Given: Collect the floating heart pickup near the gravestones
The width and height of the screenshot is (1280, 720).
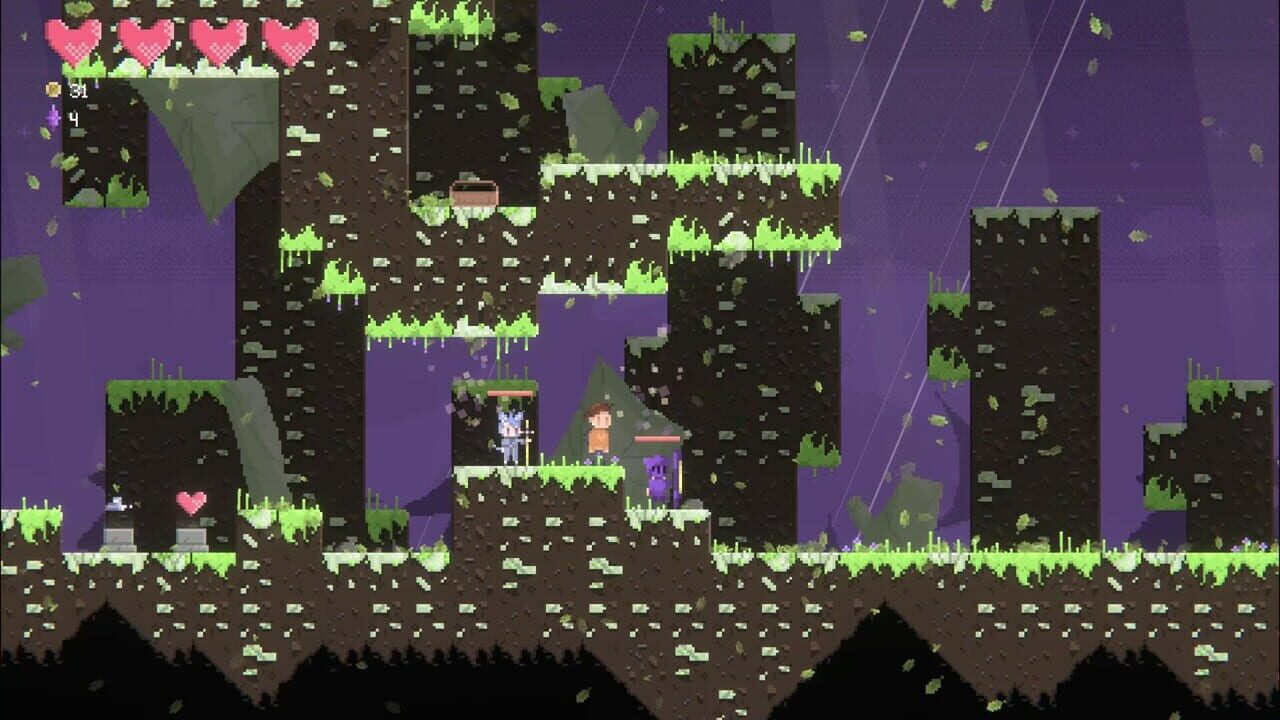Looking at the screenshot, I should pyautogui.click(x=192, y=503).
